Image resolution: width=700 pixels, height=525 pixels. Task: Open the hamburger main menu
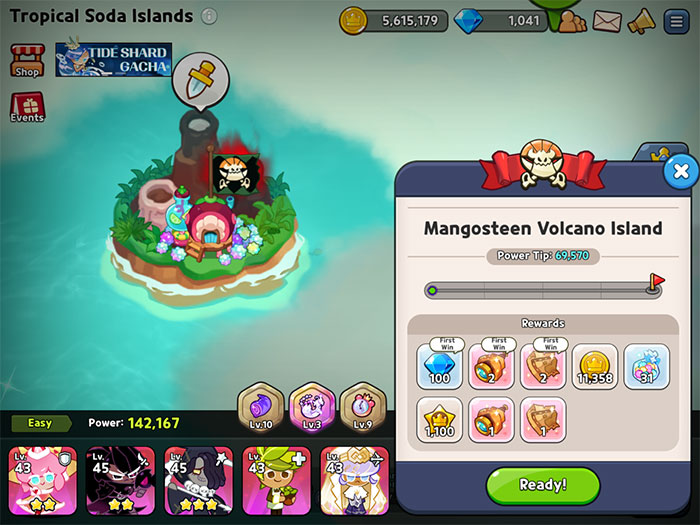(676, 20)
